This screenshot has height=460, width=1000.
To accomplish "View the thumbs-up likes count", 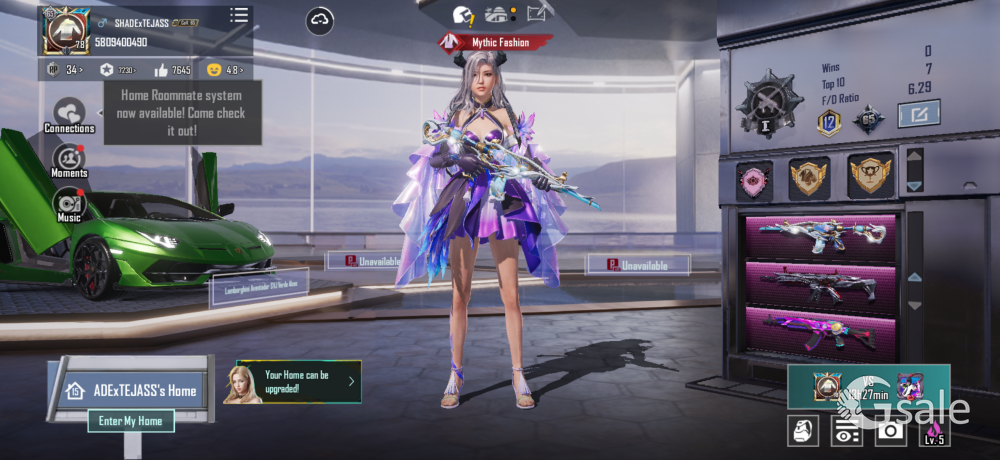I will coord(172,70).
